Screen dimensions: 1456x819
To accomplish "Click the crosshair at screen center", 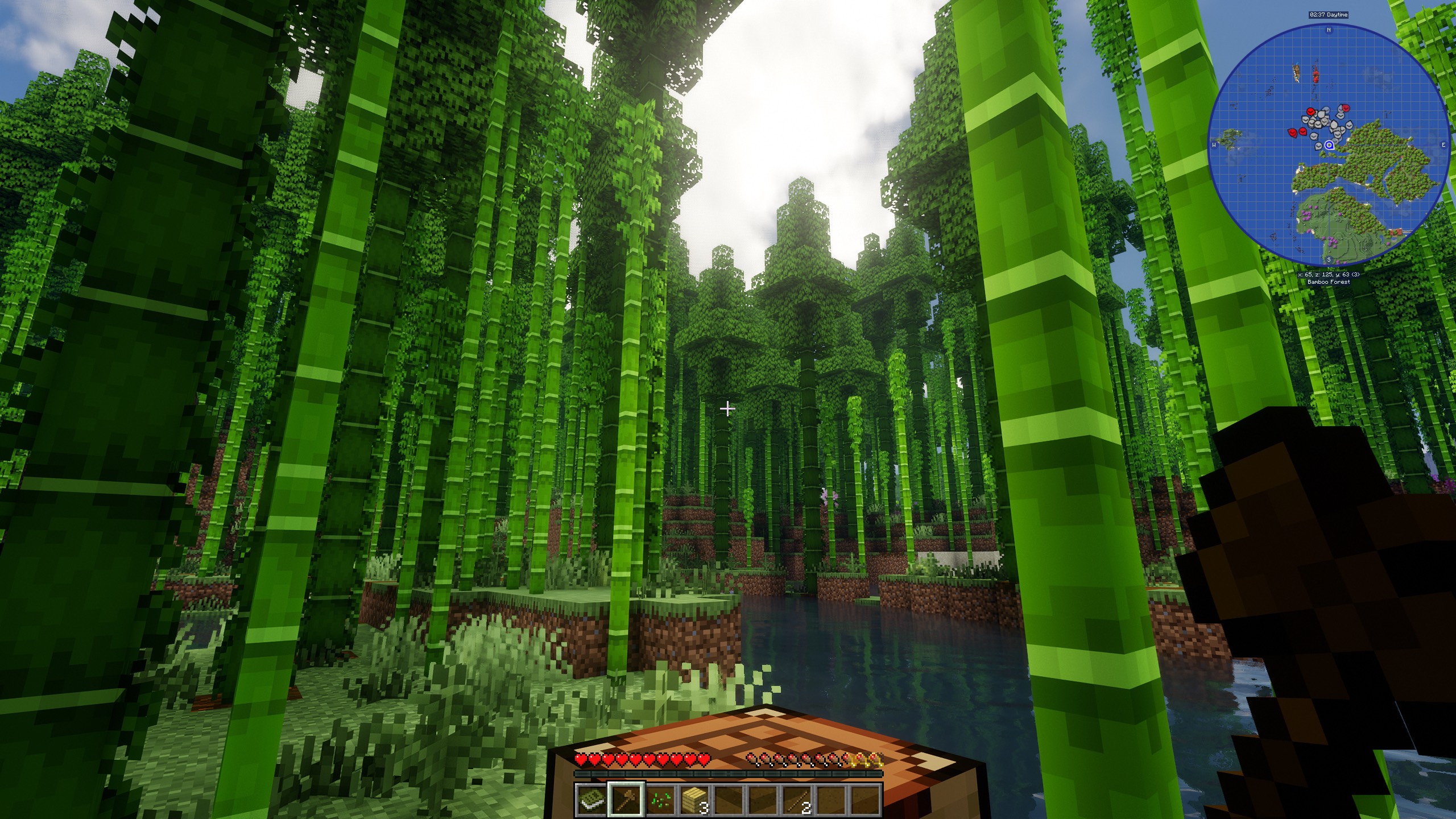I will [x=728, y=408].
